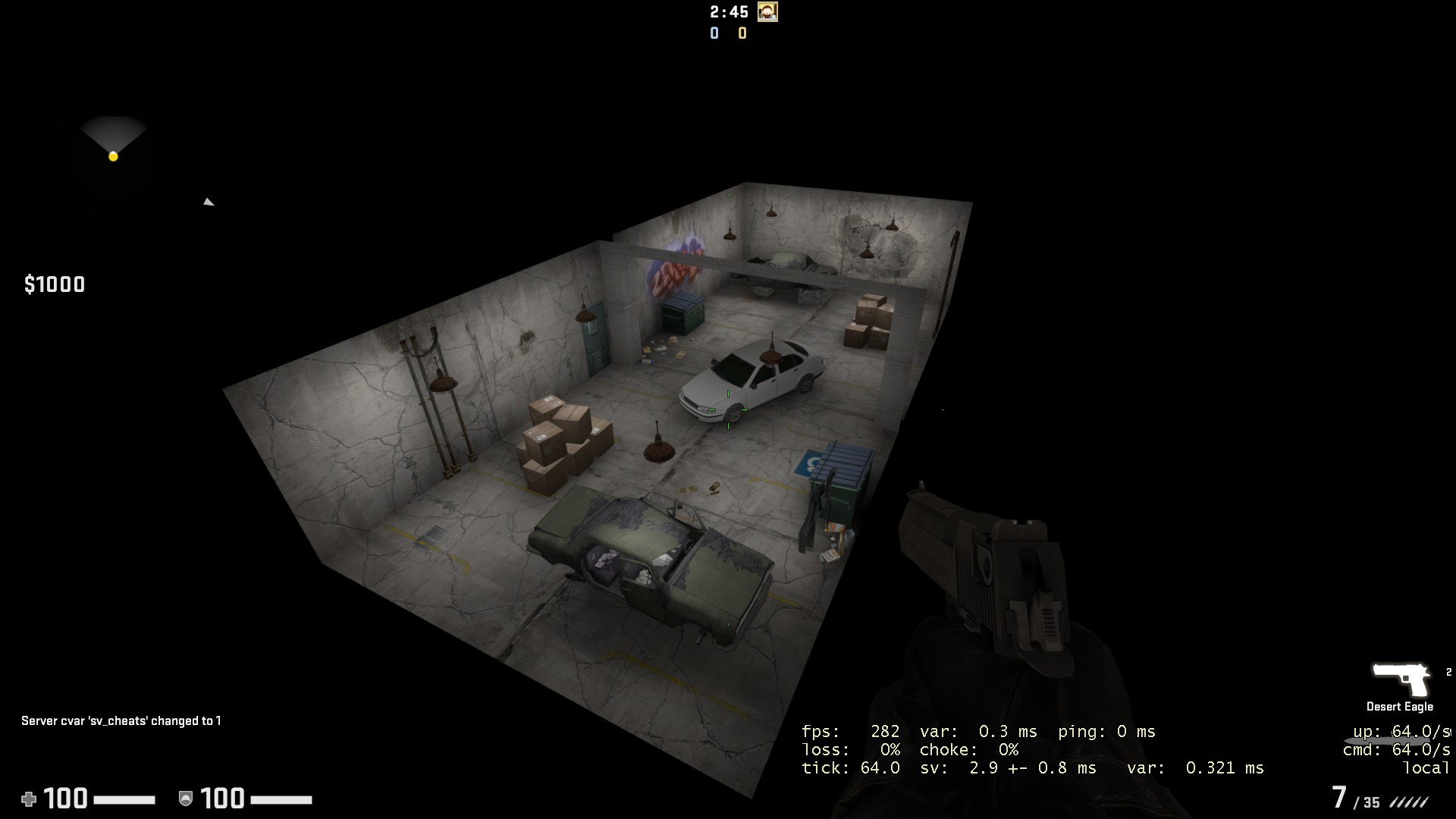Click the fps value in net_graph
This screenshot has width=1456, height=819.
pyautogui.click(x=884, y=732)
